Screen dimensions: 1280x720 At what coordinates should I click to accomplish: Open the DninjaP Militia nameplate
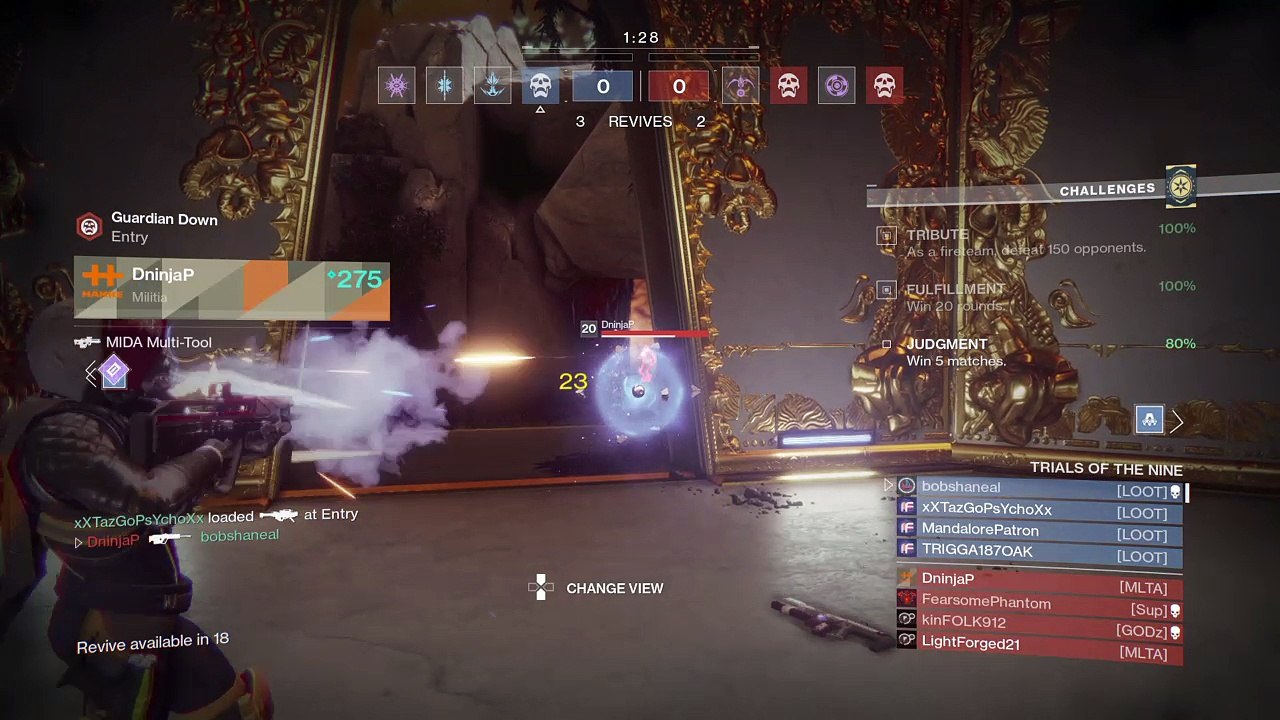point(231,287)
